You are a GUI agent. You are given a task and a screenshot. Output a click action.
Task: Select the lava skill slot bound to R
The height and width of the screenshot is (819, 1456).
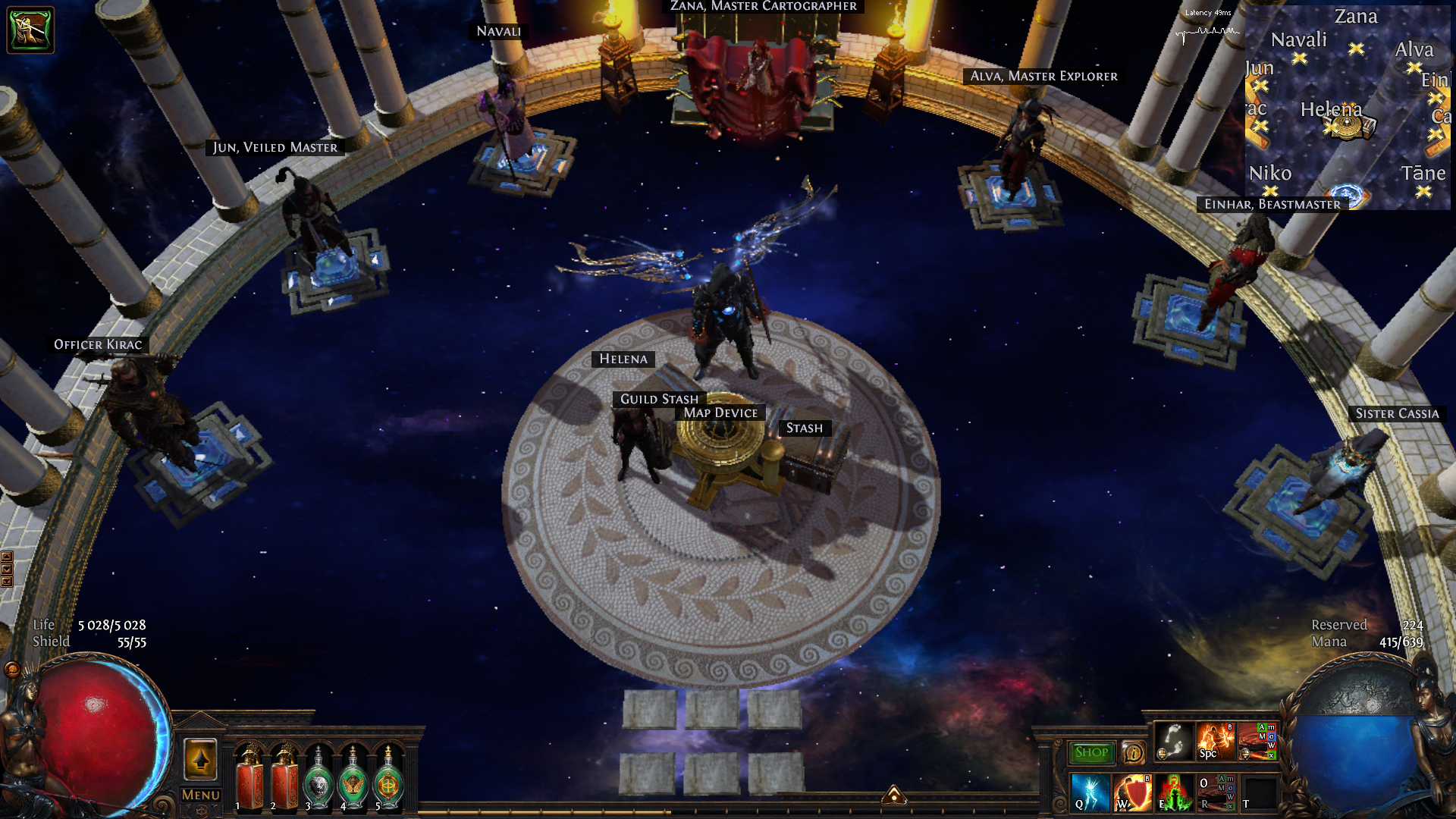pos(1216,792)
